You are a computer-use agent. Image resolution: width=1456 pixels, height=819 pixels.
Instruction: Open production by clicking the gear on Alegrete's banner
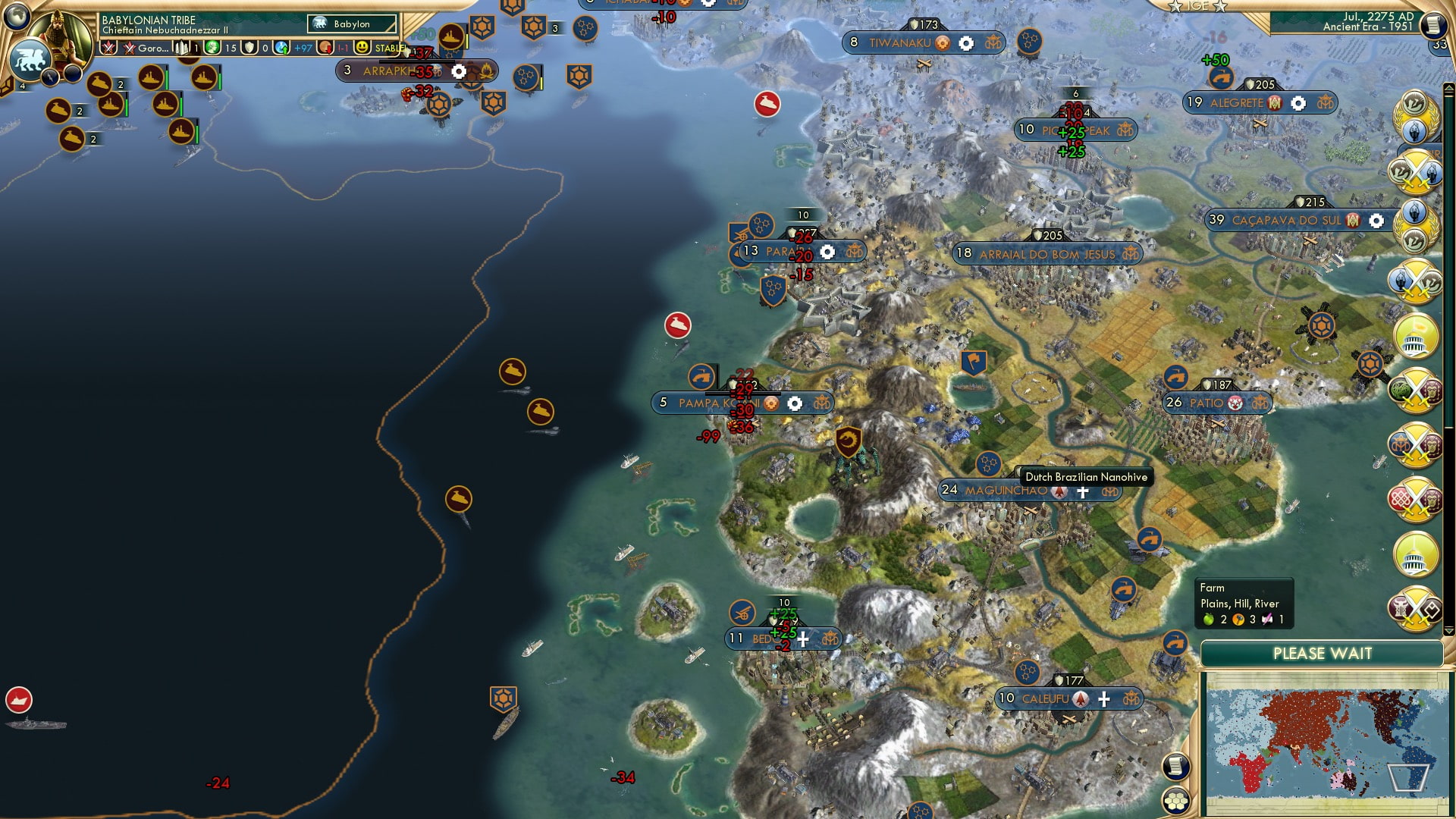[x=1298, y=102]
